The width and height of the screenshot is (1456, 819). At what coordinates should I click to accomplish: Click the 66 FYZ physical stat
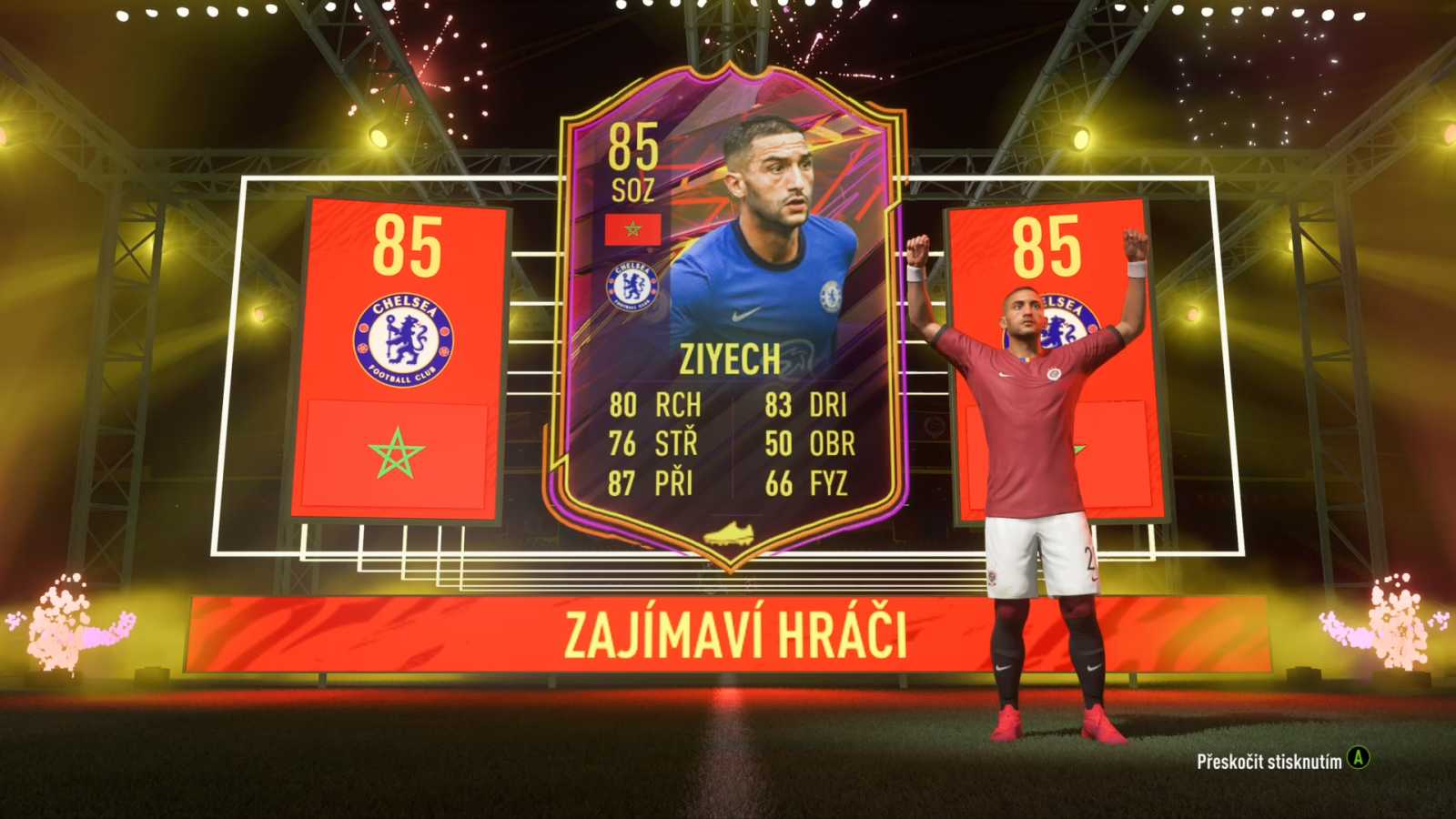pos(807,483)
